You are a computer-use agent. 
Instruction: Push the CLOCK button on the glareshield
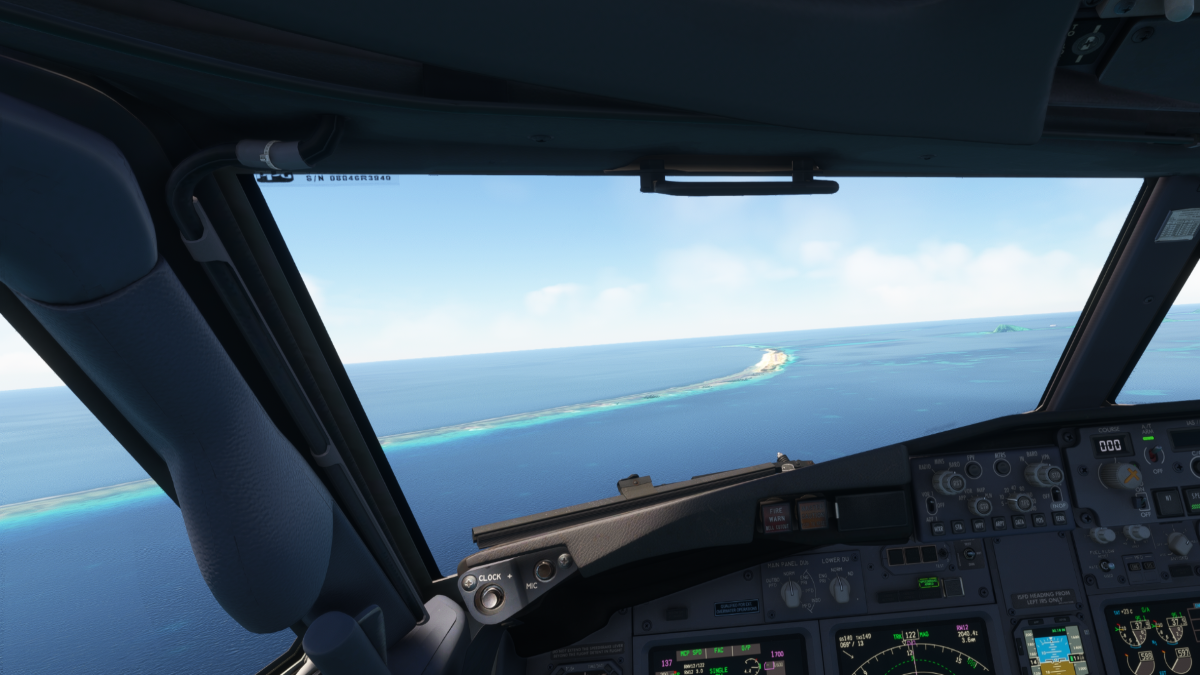(489, 598)
